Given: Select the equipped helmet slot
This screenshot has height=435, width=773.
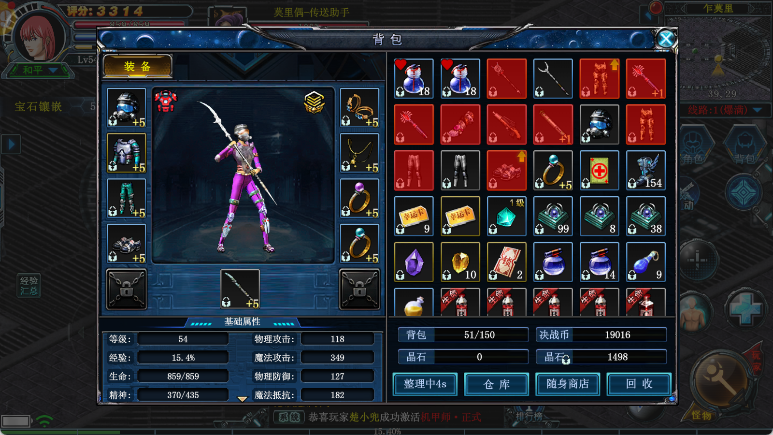Looking at the screenshot, I should 126,109.
